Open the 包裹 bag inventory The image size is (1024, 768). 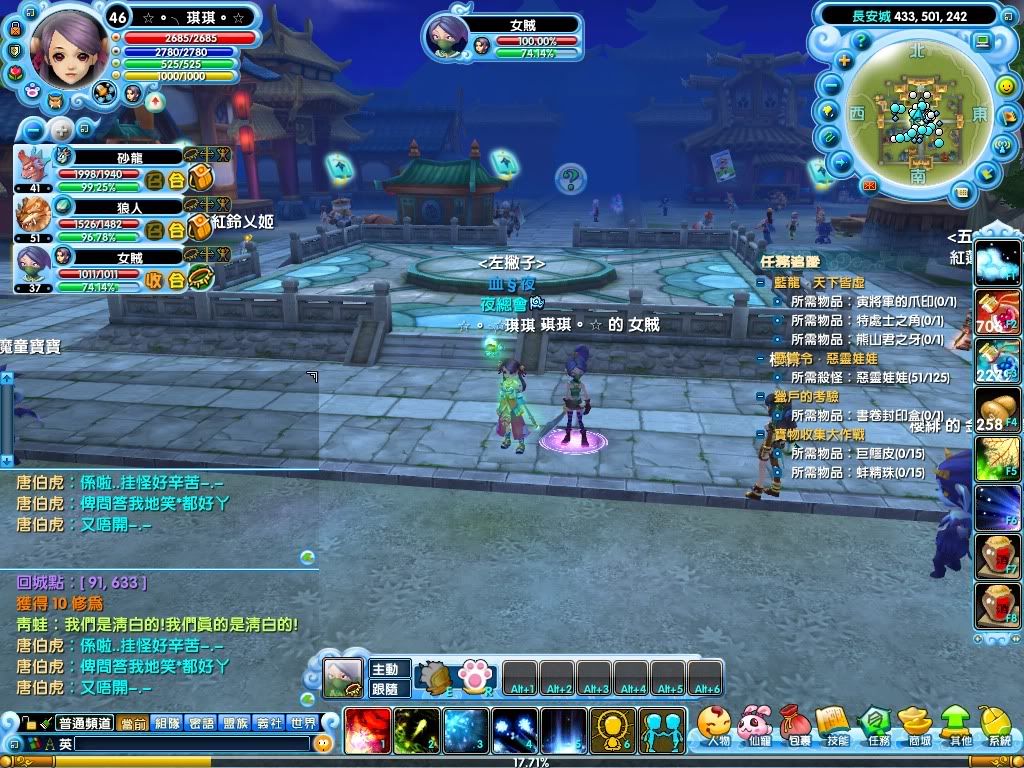point(794,724)
